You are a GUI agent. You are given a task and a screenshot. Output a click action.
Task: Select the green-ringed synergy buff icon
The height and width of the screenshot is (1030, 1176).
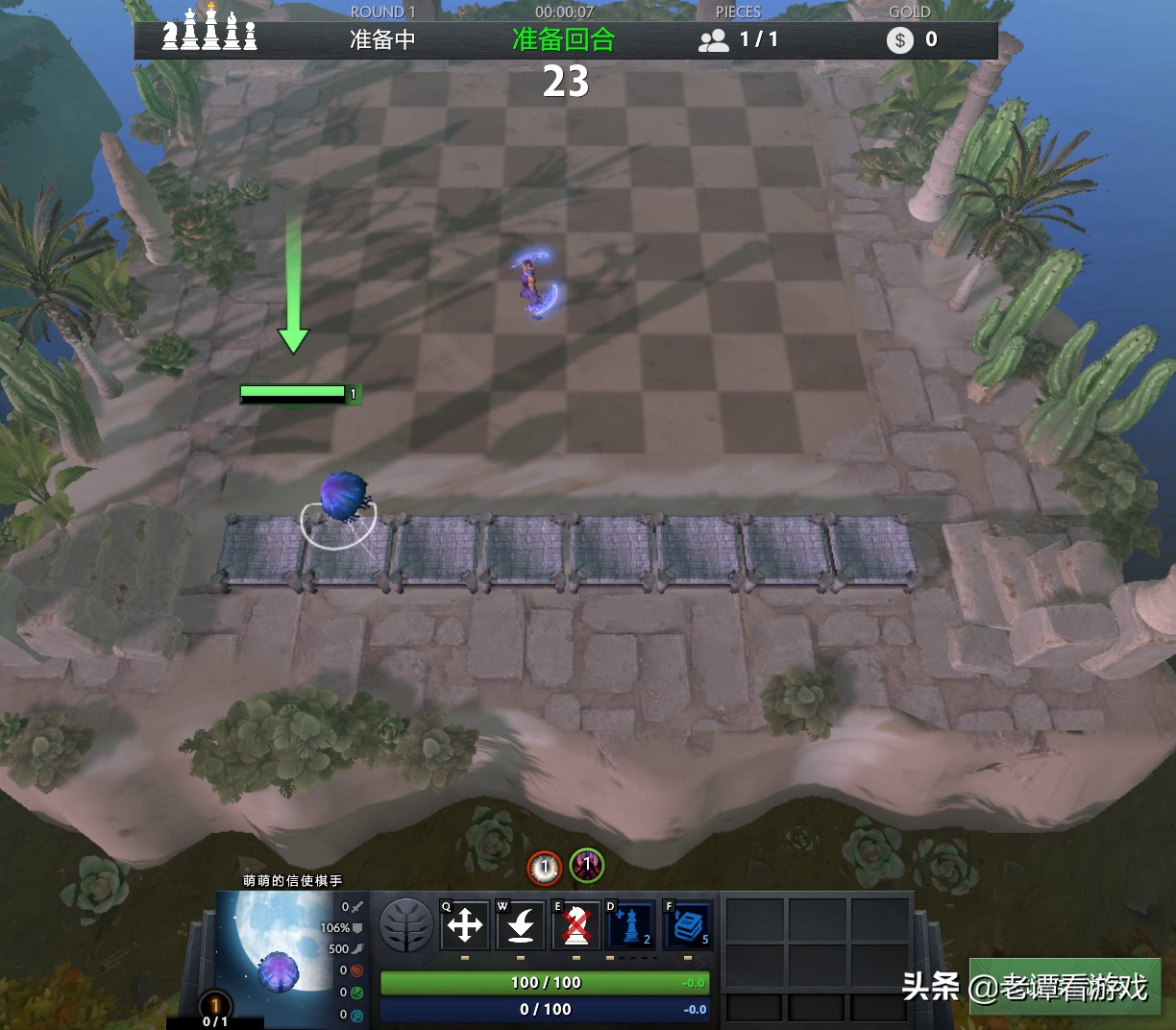(586, 866)
